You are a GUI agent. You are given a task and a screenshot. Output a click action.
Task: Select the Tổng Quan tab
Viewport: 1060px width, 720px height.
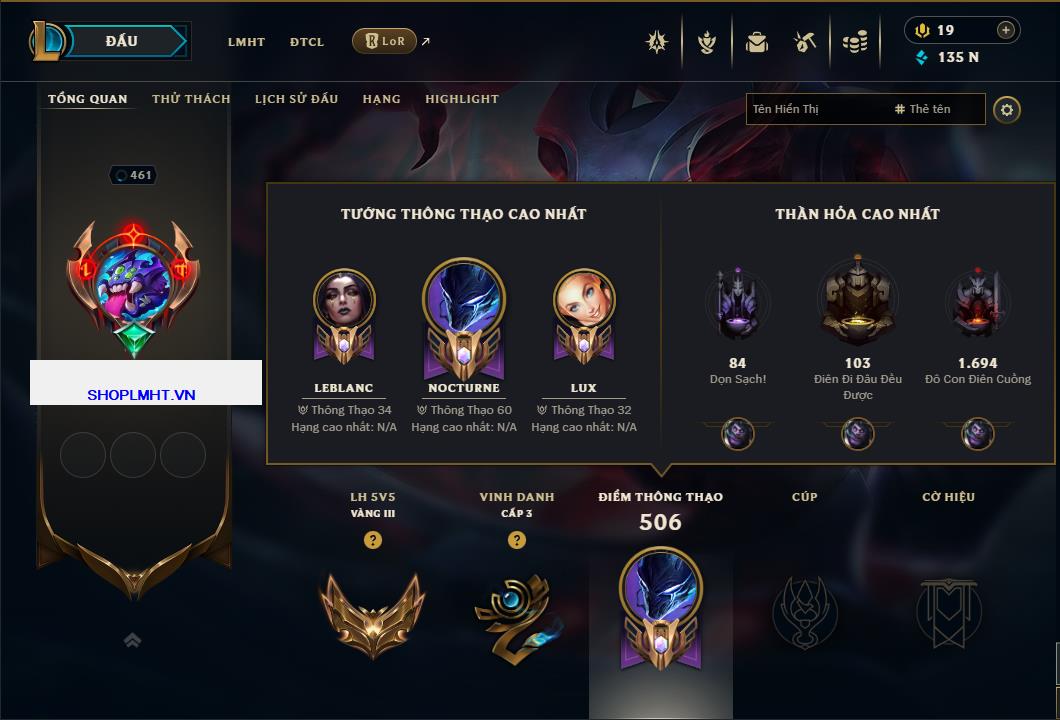(x=88, y=99)
